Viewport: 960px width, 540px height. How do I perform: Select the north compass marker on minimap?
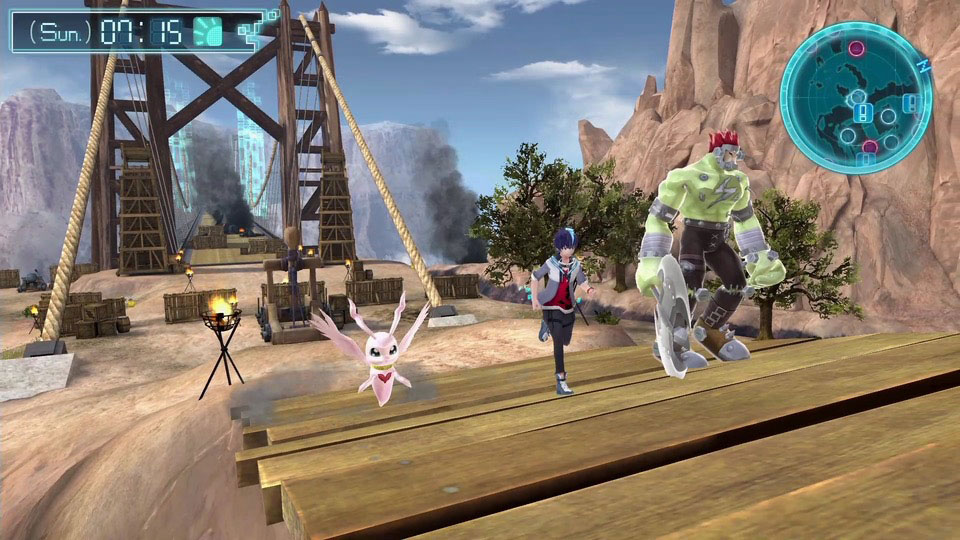(925, 64)
